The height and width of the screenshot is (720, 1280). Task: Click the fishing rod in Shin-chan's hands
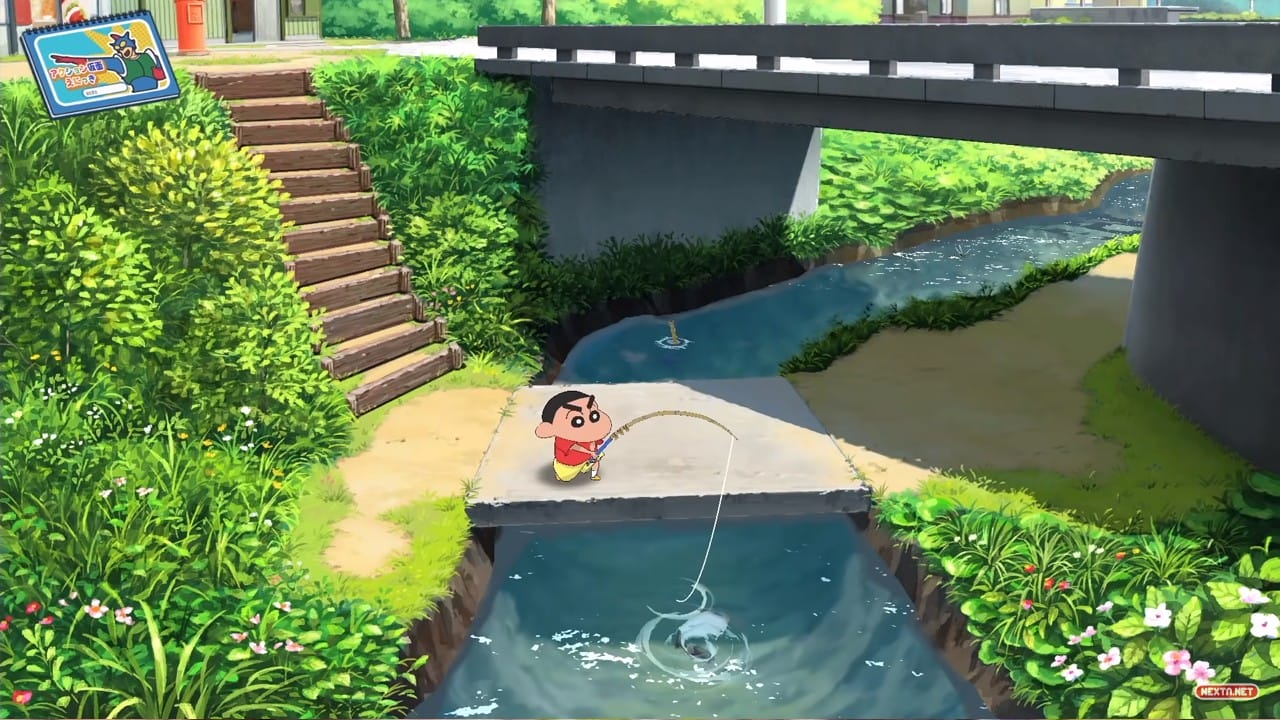click(x=605, y=445)
